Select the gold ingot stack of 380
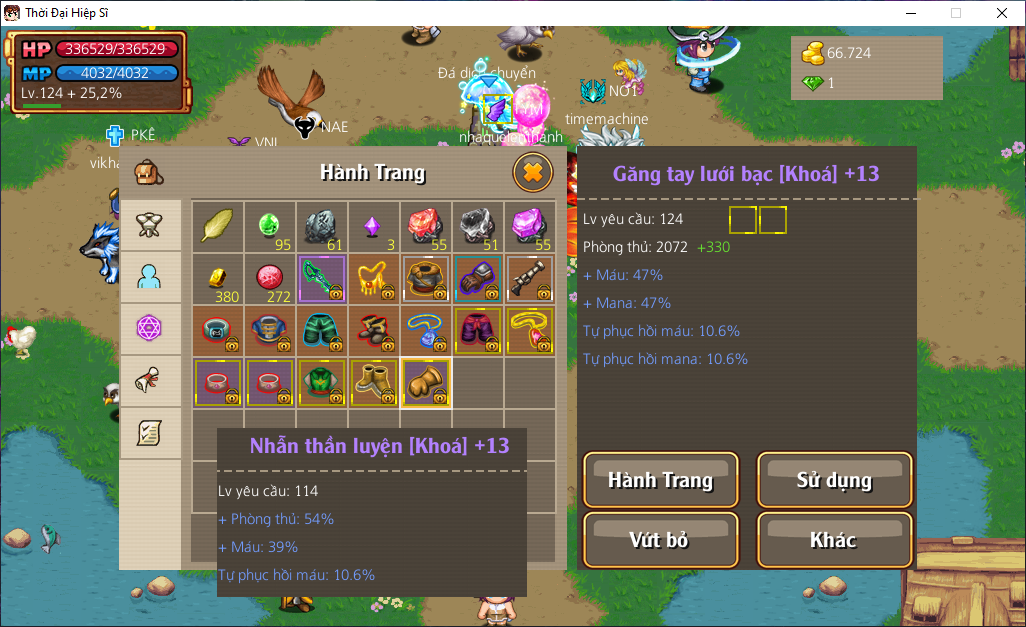 pos(217,279)
